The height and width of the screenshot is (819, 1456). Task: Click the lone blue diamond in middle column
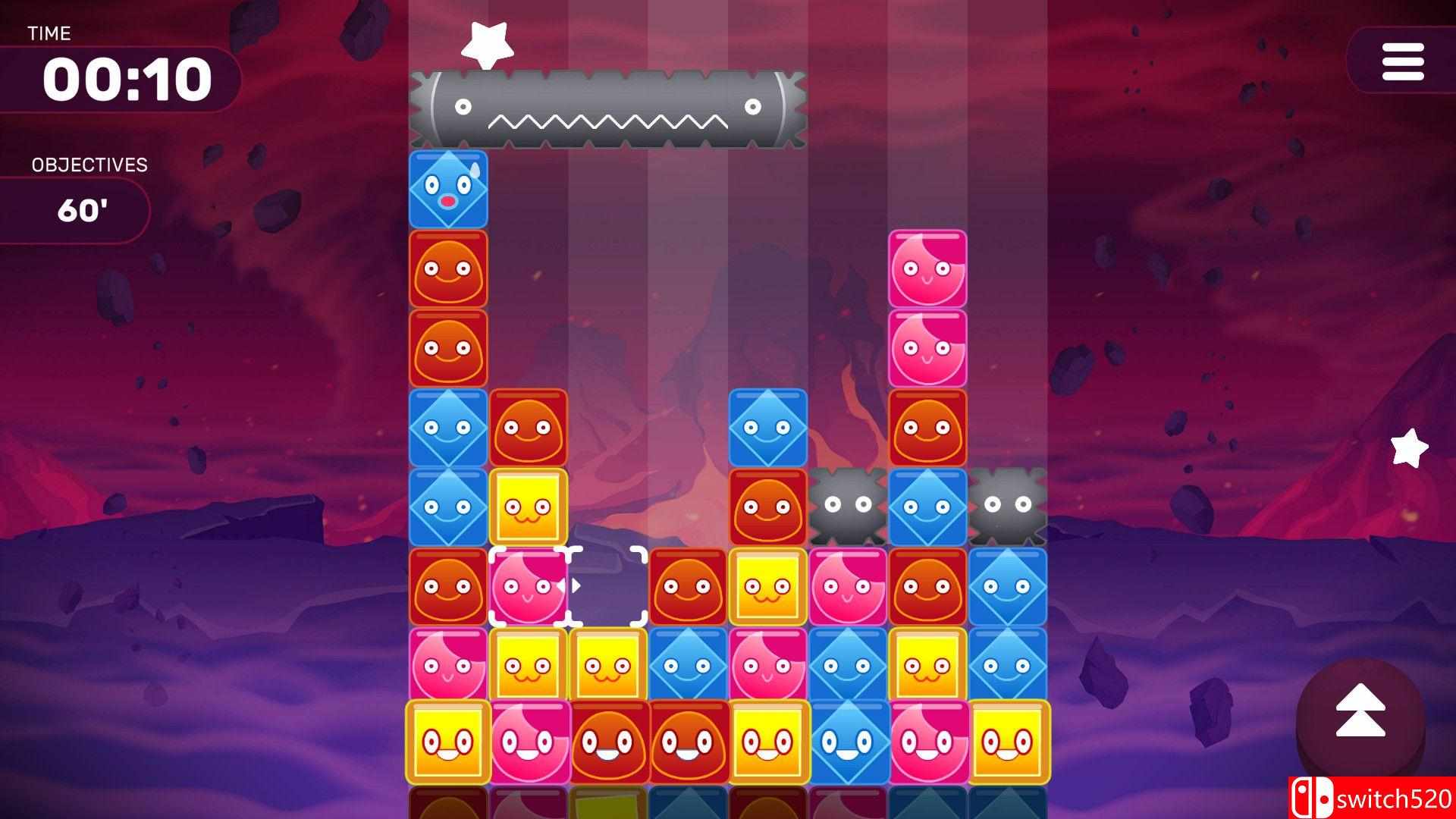point(767,426)
